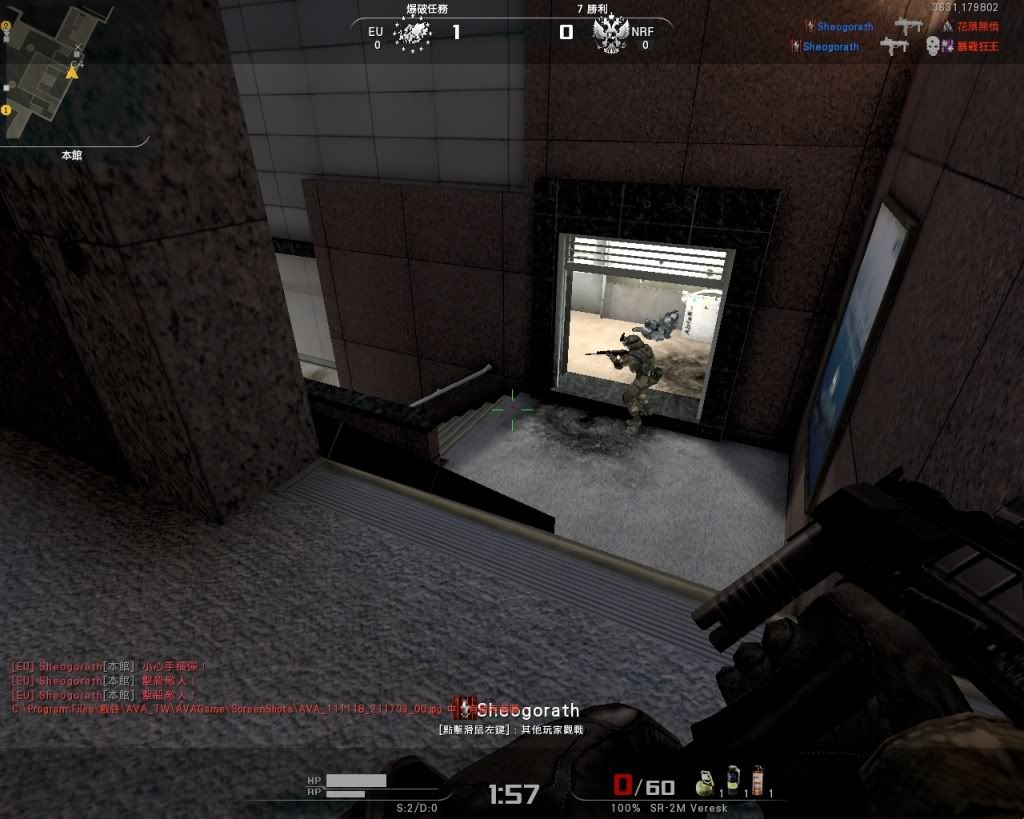Viewport: 1024px width, 819px height.
Task: Select bomb site 1 marker on minimap
Action: [5, 110]
